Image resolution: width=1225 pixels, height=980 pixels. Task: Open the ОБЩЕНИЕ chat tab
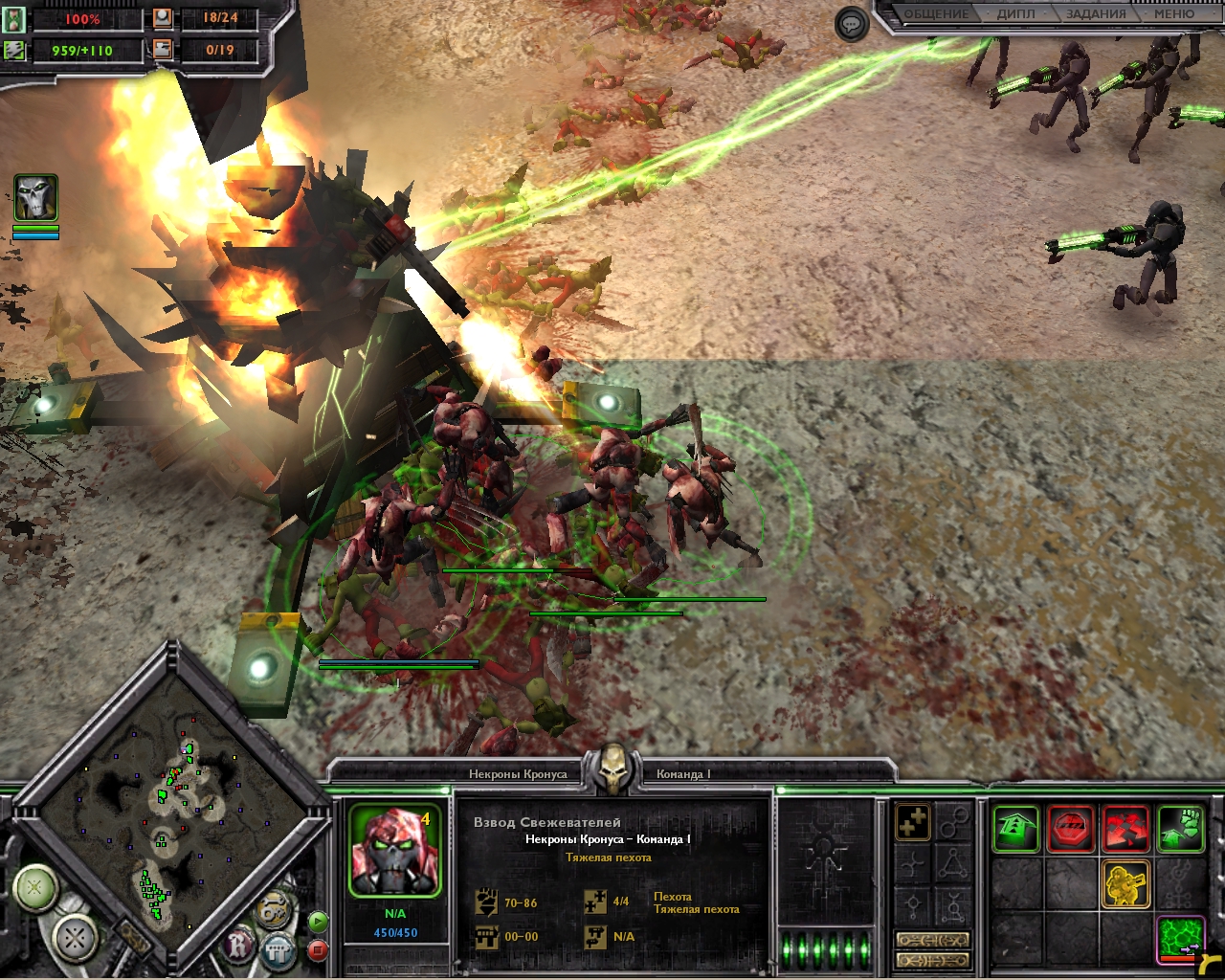click(937, 14)
